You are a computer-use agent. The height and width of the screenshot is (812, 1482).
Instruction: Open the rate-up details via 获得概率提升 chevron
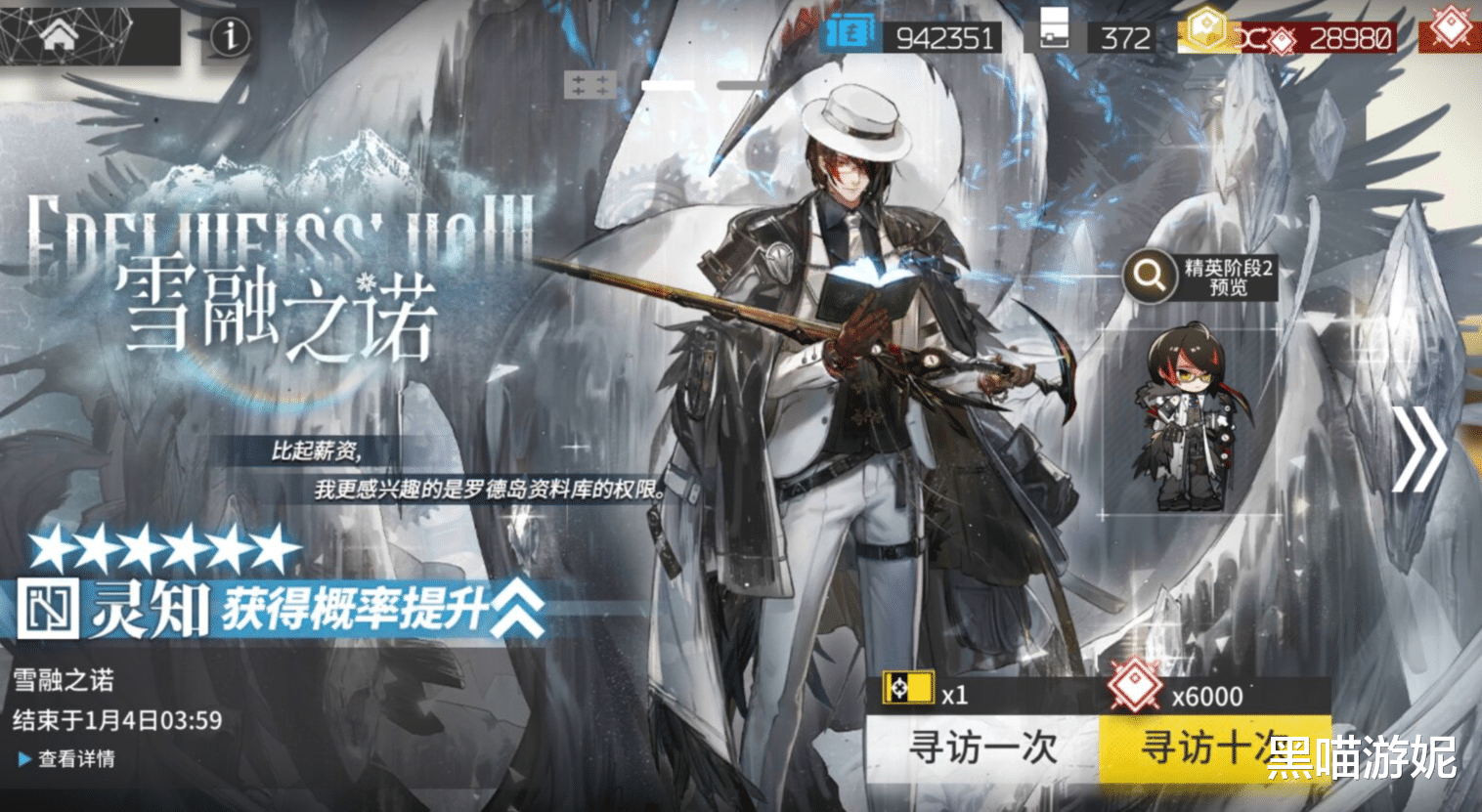pos(517,606)
